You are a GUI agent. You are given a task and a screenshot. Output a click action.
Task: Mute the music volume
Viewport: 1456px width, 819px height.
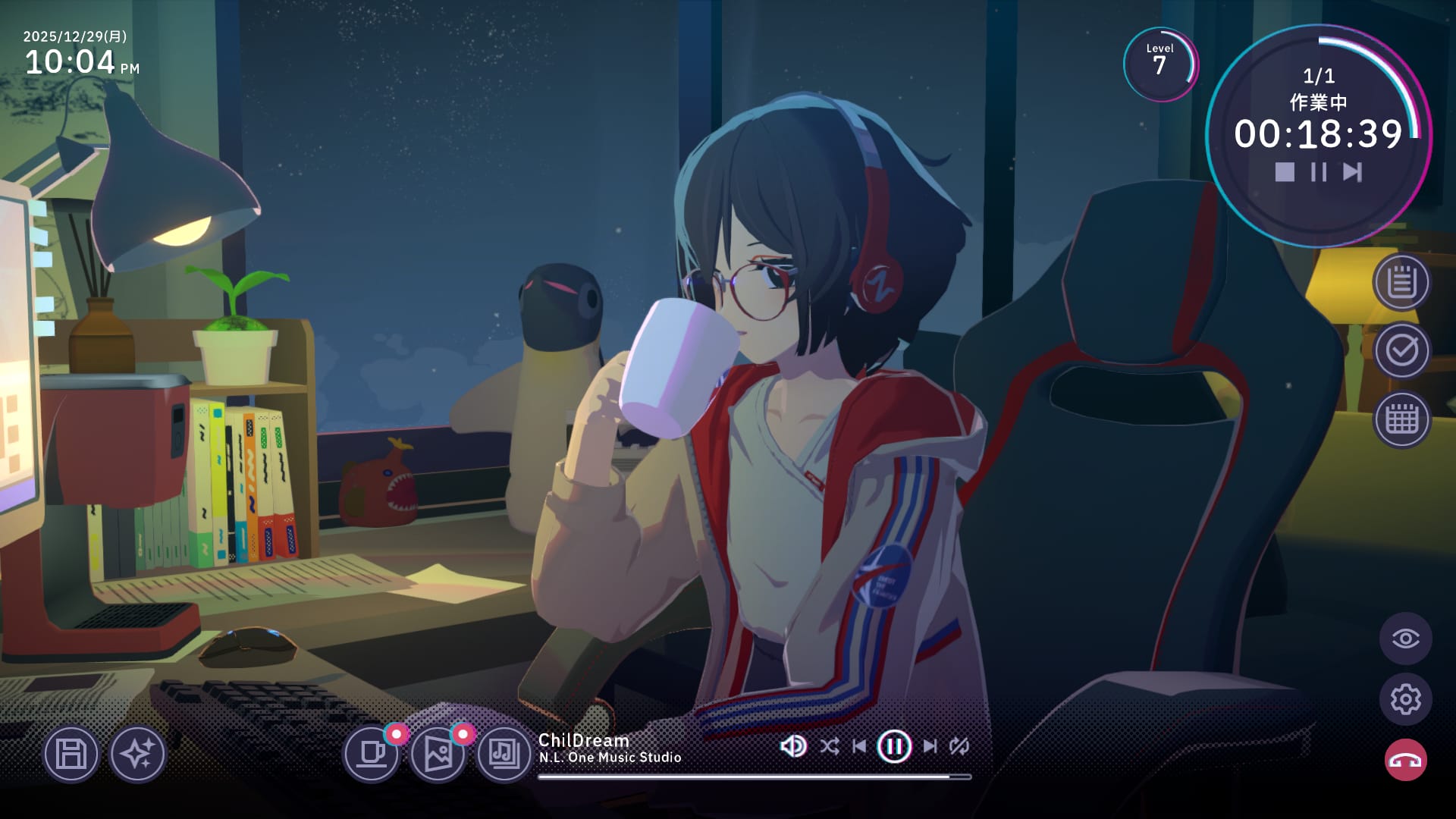(x=792, y=746)
